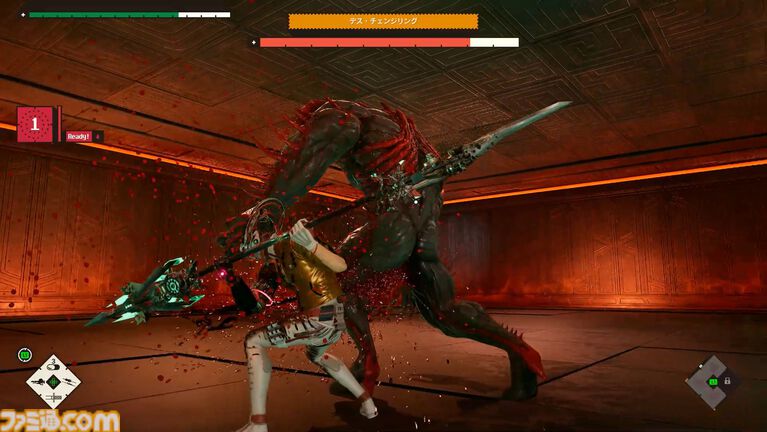The width and height of the screenshot is (767, 432).
Task: Click the locked slot padlock icon
Action: pyautogui.click(x=727, y=381)
